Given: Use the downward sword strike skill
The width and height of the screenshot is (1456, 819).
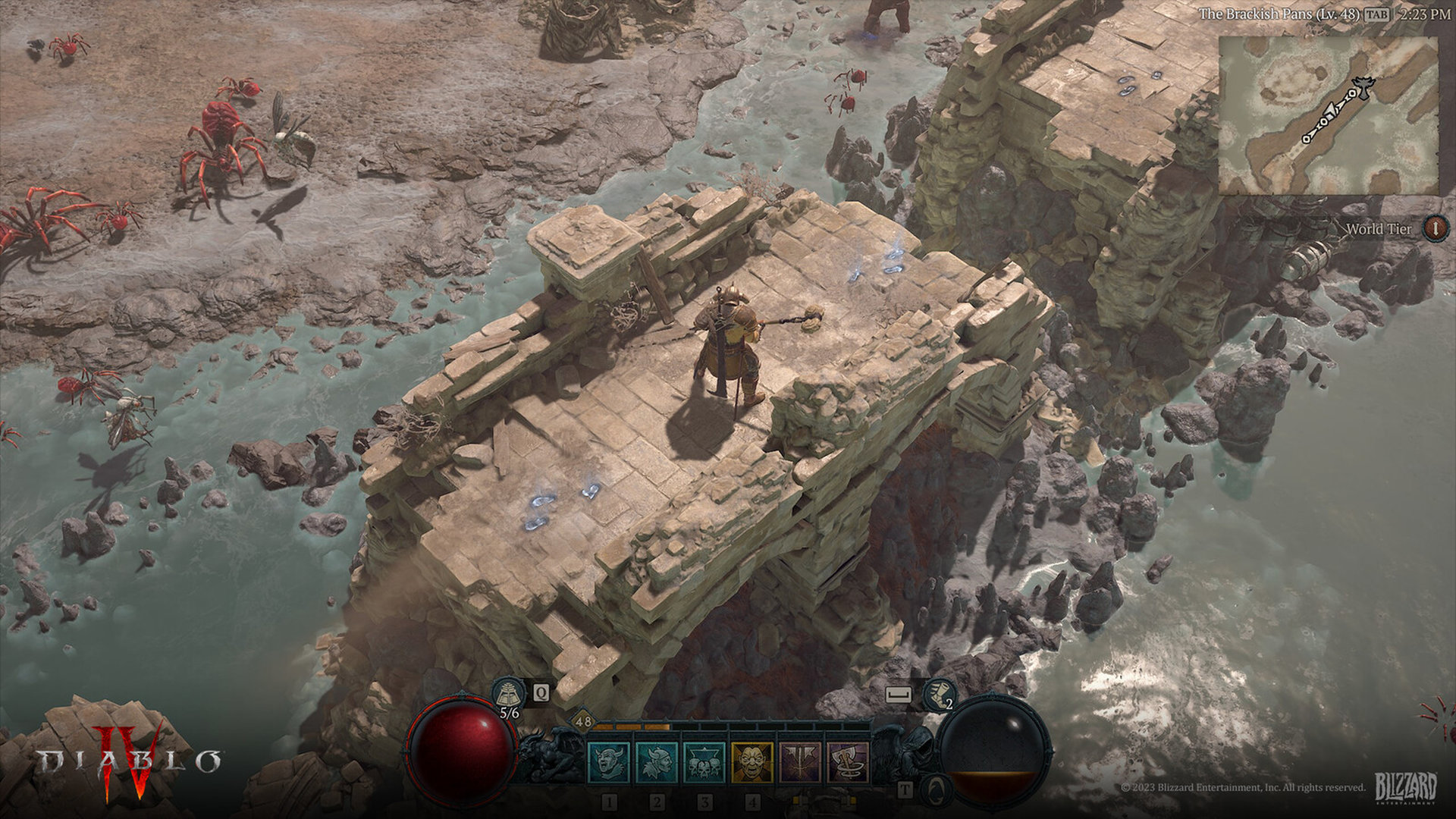Looking at the screenshot, I should click(800, 762).
